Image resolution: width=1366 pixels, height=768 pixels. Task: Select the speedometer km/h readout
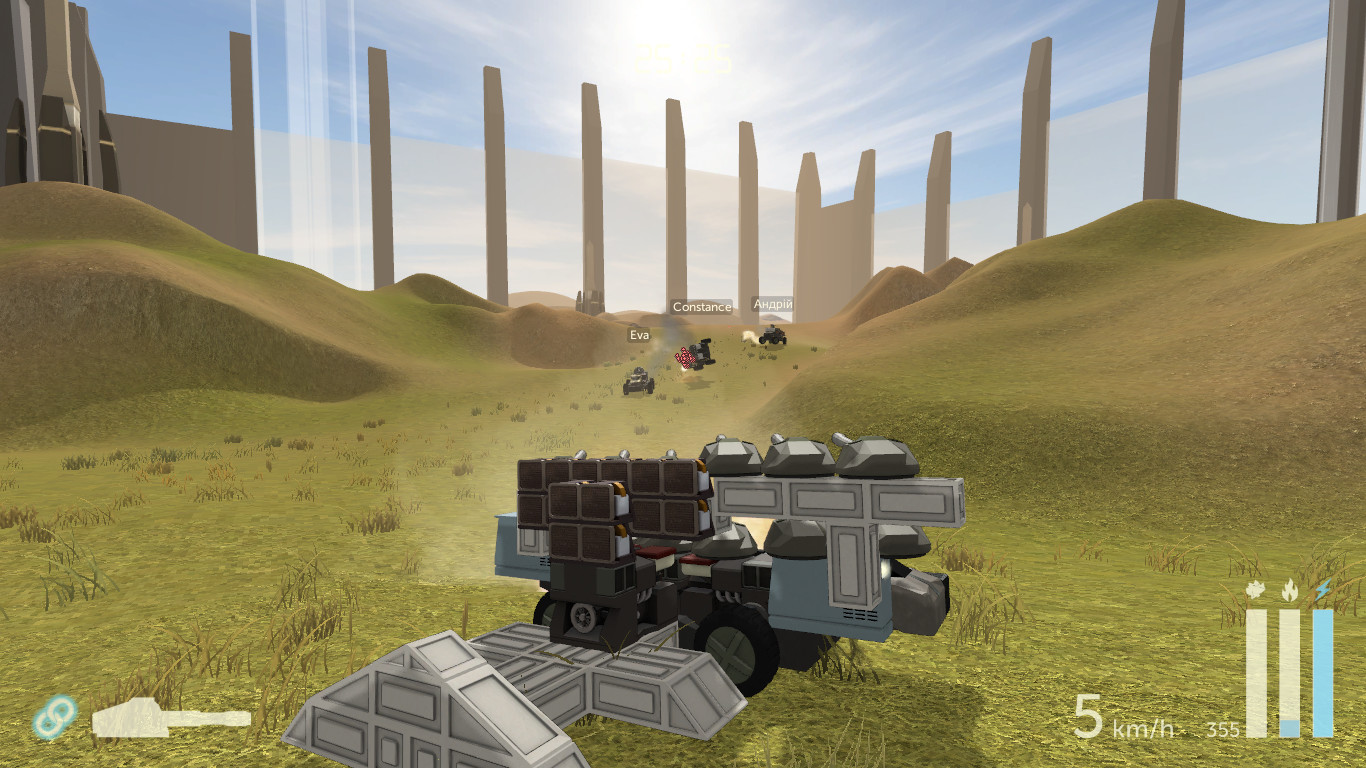click(1141, 728)
